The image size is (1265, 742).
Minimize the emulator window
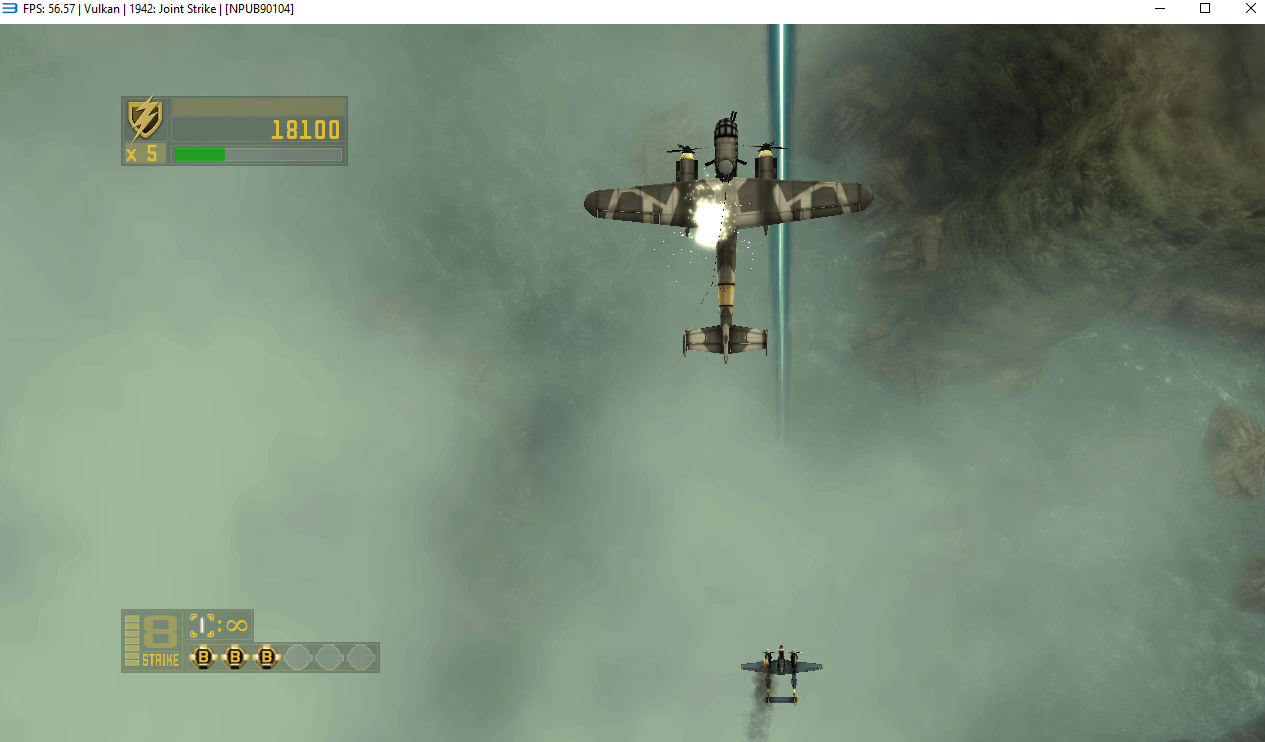1160,9
